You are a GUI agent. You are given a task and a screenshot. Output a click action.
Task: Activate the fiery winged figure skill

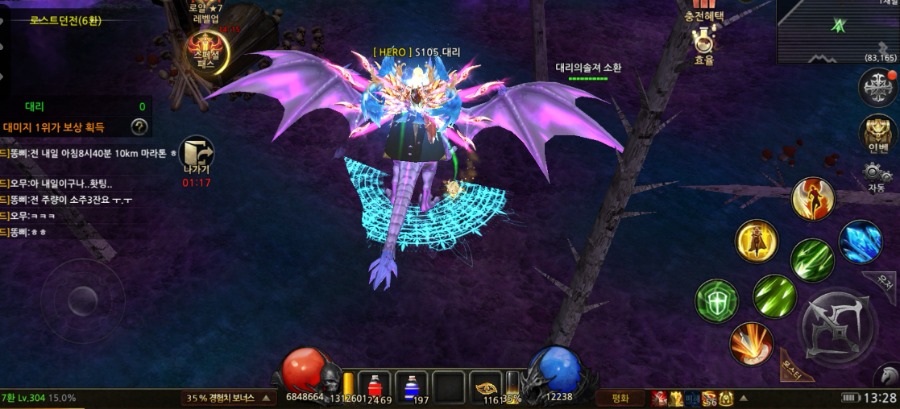tap(812, 198)
